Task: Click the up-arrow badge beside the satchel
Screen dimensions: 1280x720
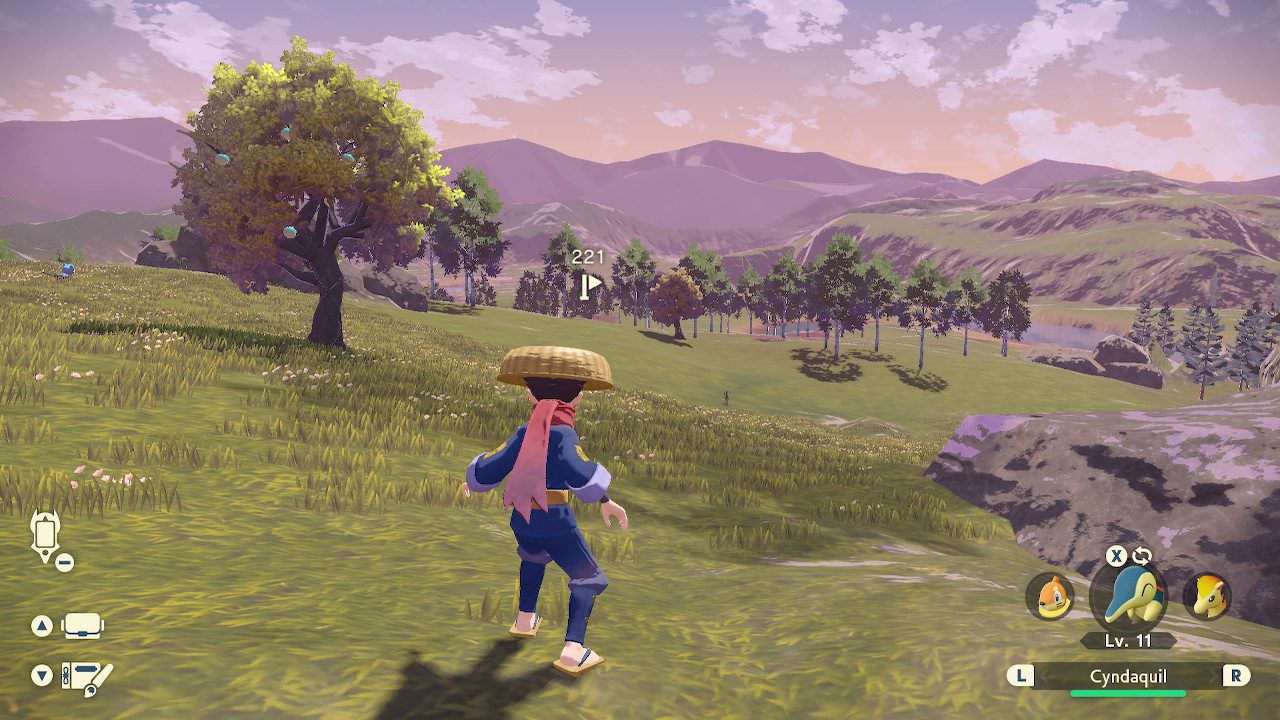Action: tap(42, 624)
